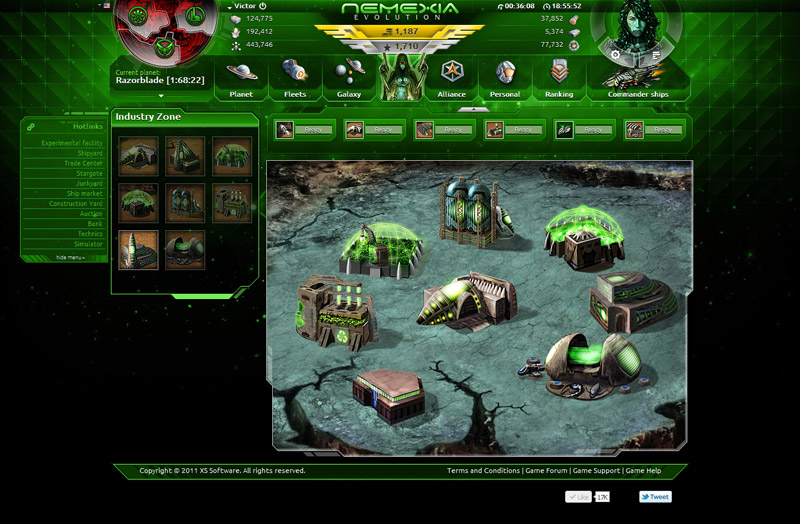Screen dimensions: 800x524
Task: Show the Personal section
Action: point(505,78)
